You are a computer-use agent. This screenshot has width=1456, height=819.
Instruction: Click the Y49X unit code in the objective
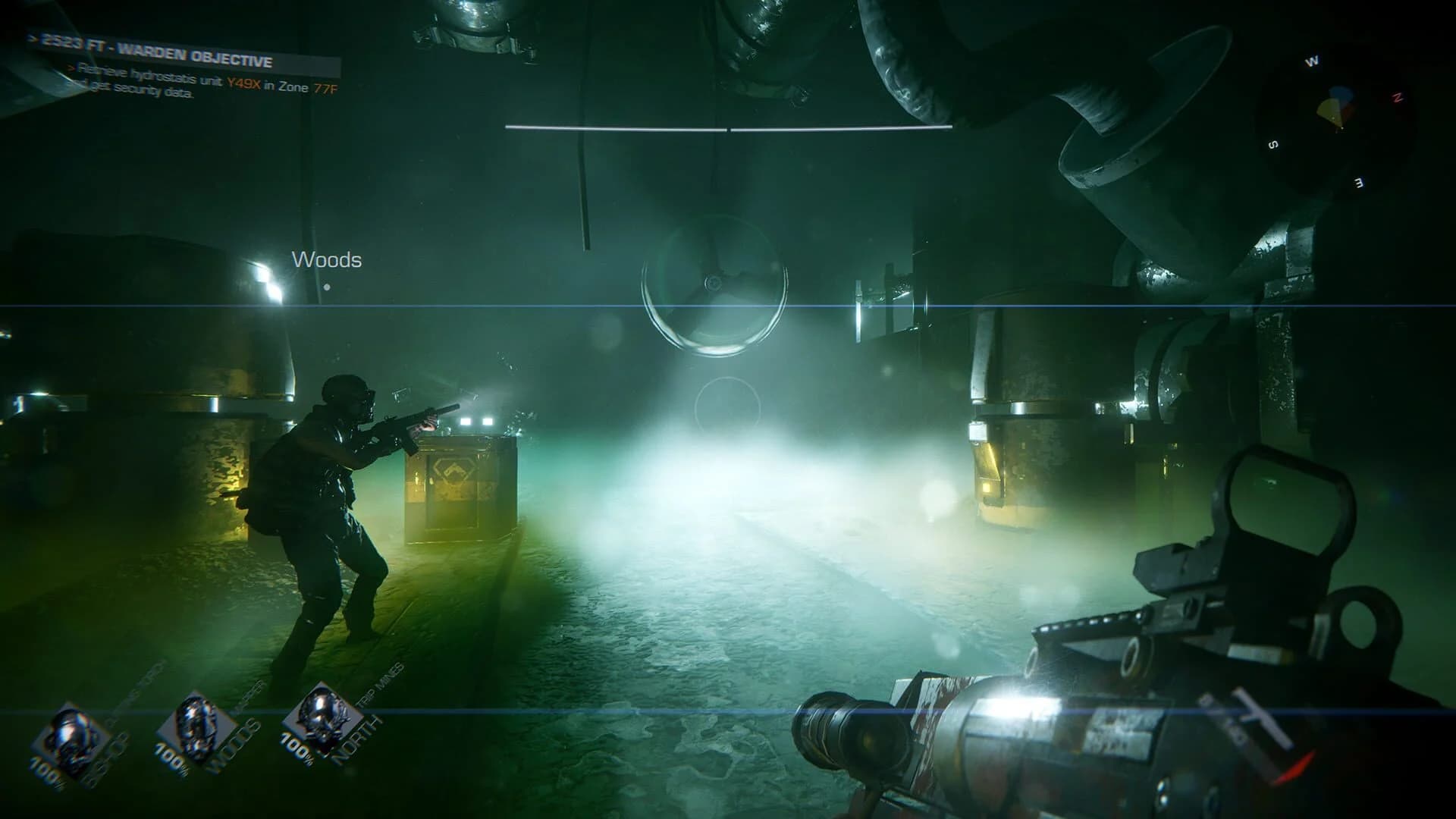pyautogui.click(x=245, y=83)
